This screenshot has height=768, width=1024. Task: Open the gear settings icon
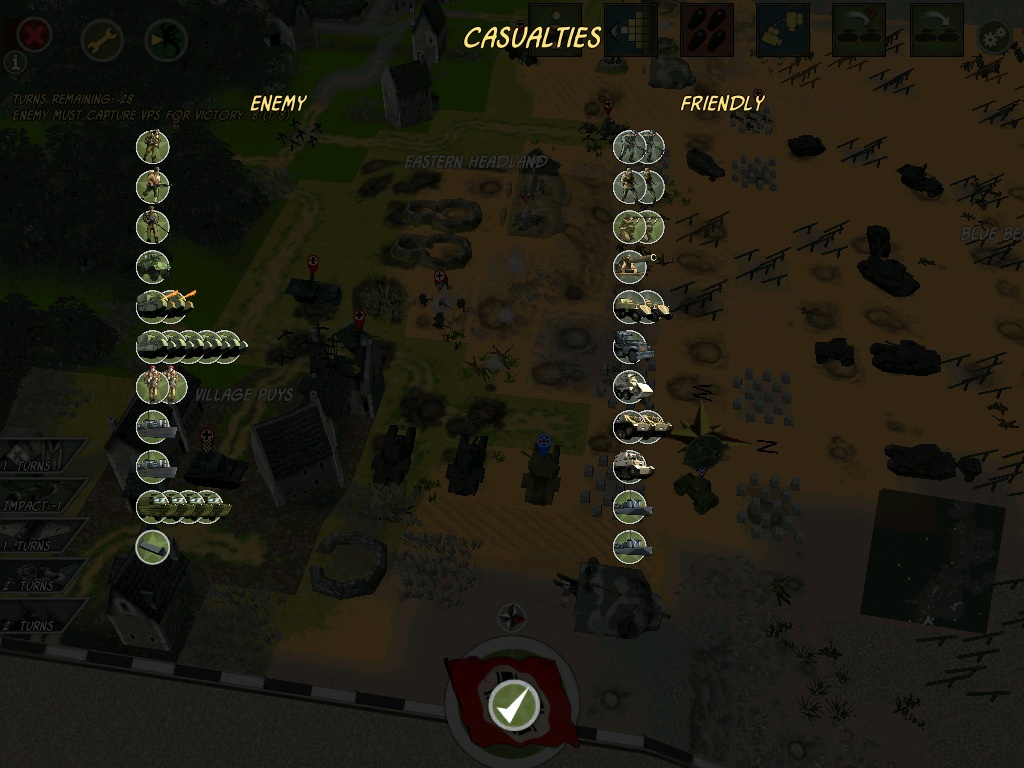tap(994, 39)
